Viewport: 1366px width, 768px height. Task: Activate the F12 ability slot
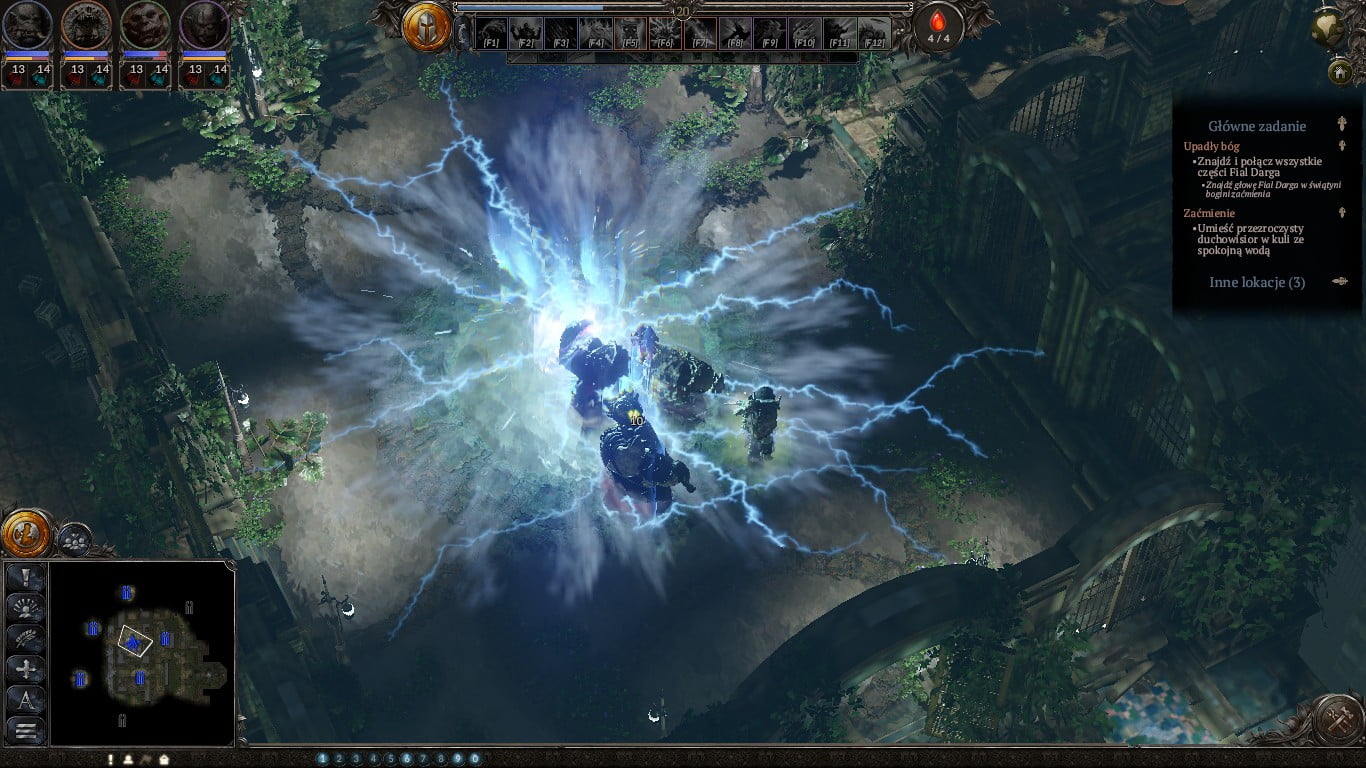click(874, 34)
